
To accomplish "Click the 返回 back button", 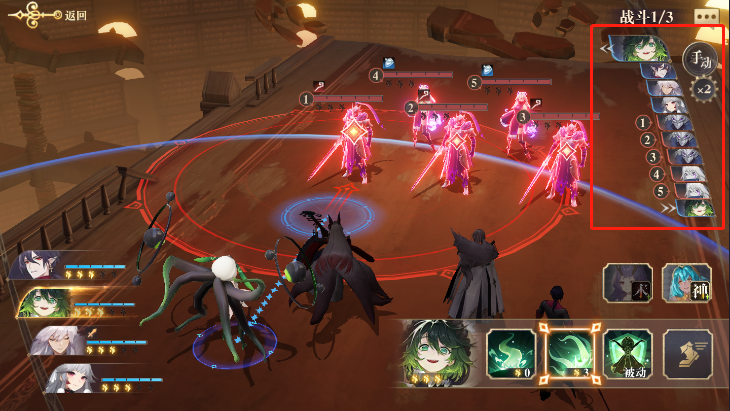I will [58, 15].
